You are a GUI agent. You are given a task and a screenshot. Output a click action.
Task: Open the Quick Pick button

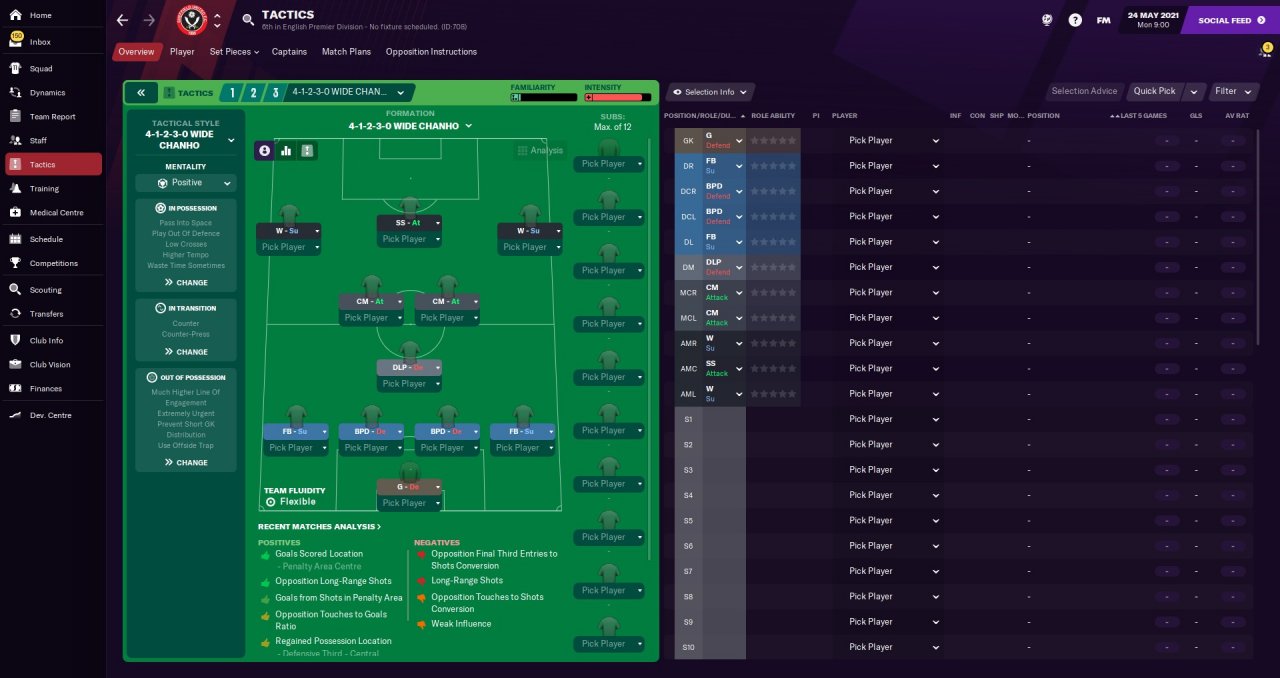(x=1154, y=91)
